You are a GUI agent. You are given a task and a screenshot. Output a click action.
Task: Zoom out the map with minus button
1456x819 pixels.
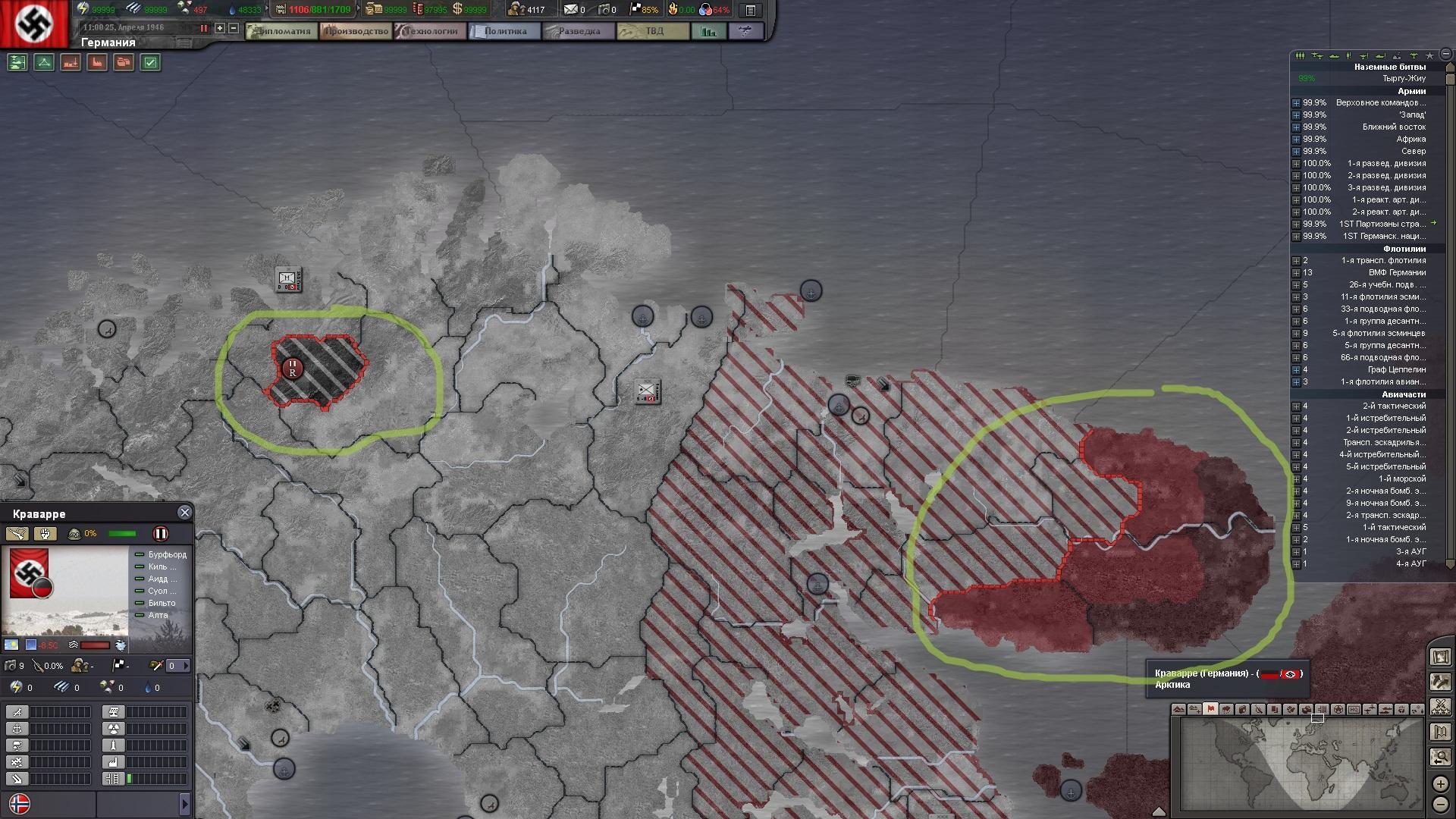[x=1440, y=804]
